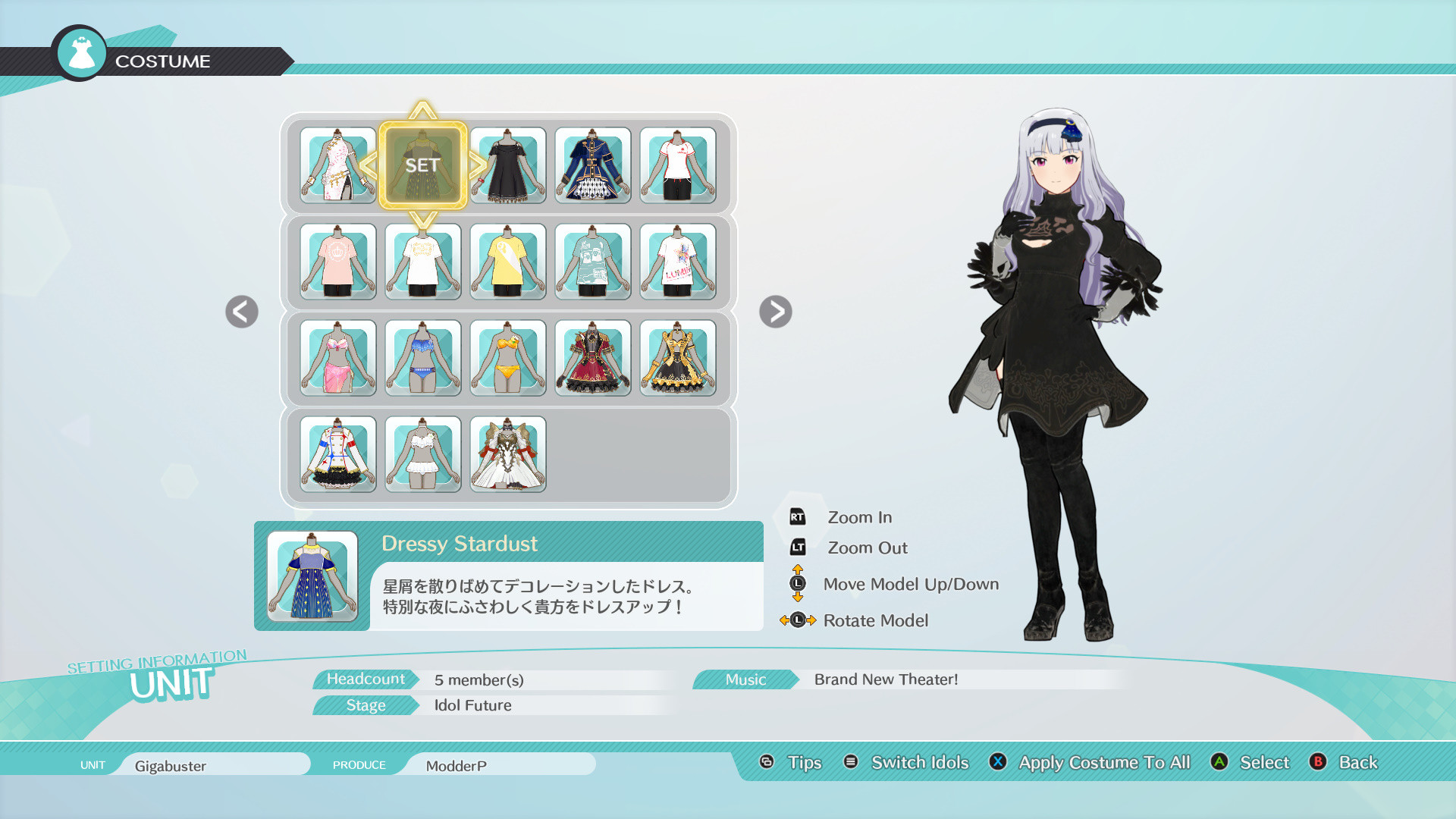Select the highlighted SET costume slot
The width and height of the screenshot is (1456, 819).
click(423, 163)
